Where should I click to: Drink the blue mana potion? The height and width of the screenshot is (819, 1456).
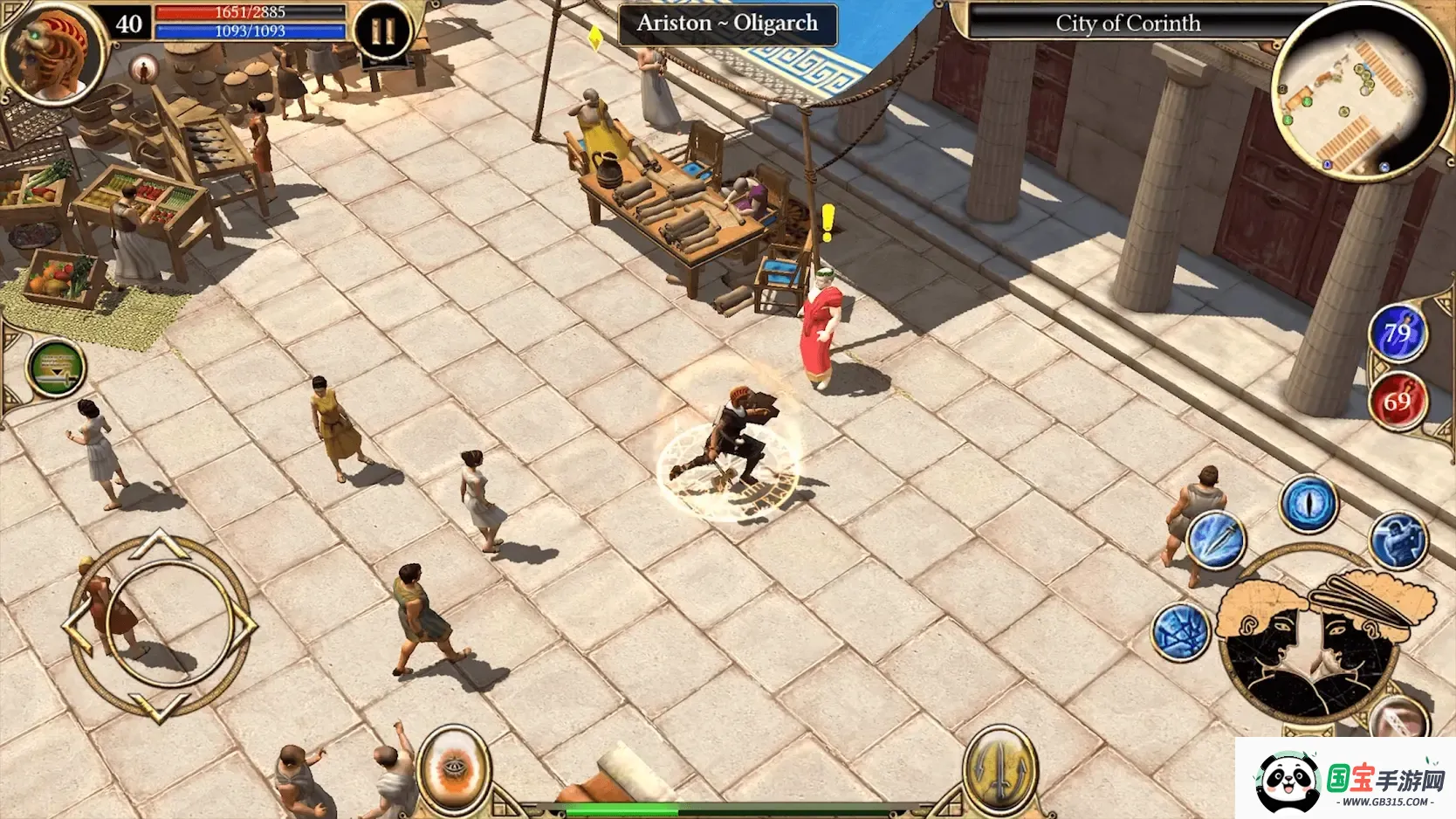point(1397,333)
